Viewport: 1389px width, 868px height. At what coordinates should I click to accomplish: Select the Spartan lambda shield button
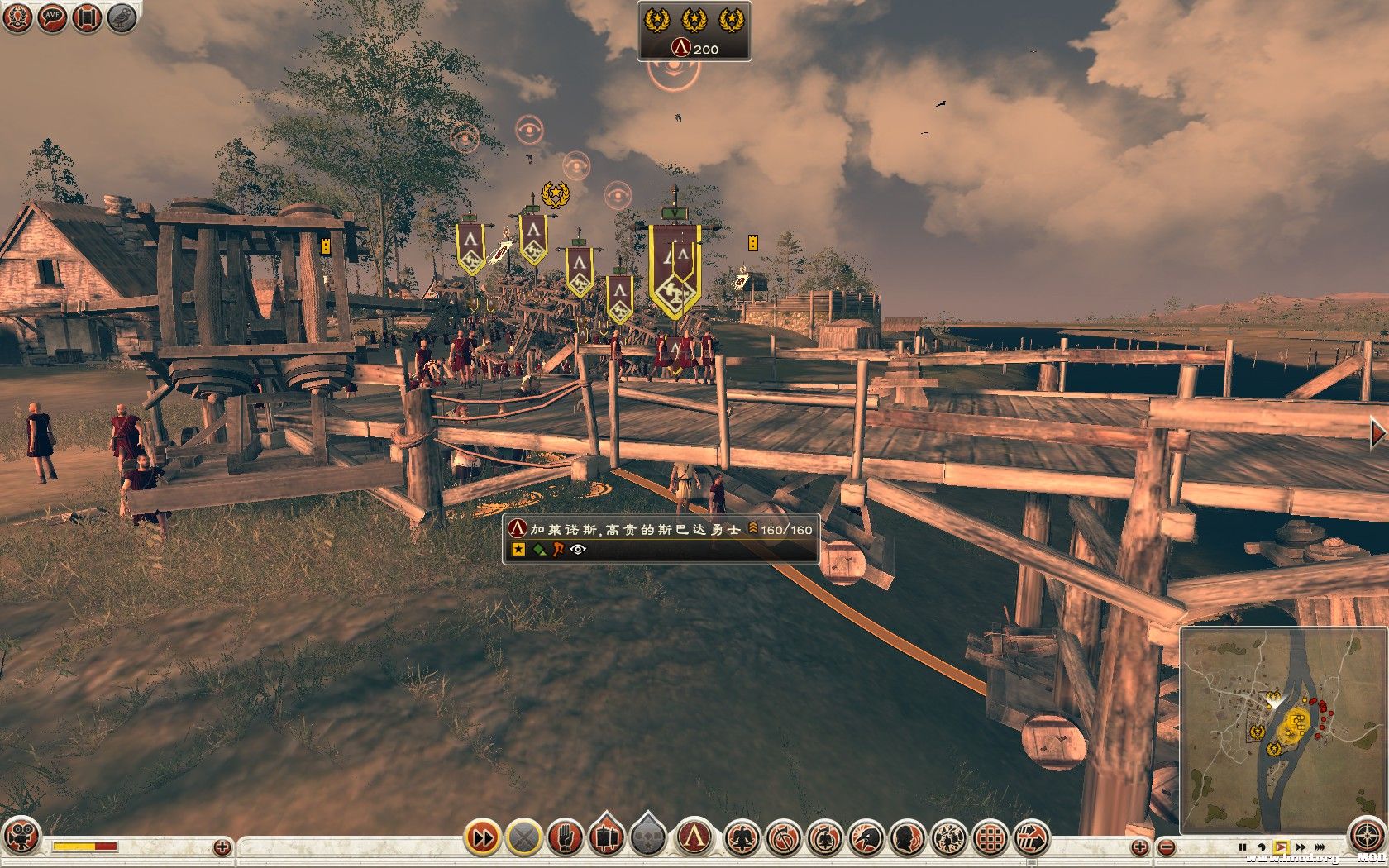694,837
